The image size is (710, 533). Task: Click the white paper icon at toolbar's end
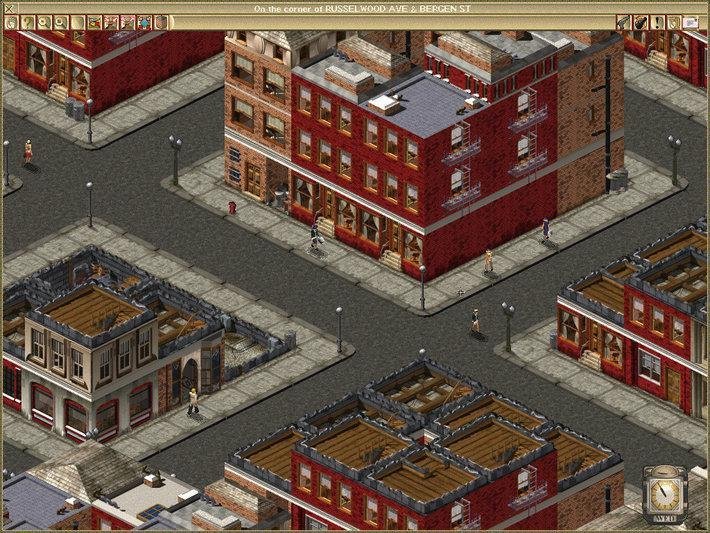pyautogui.click(x=691, y=21)
